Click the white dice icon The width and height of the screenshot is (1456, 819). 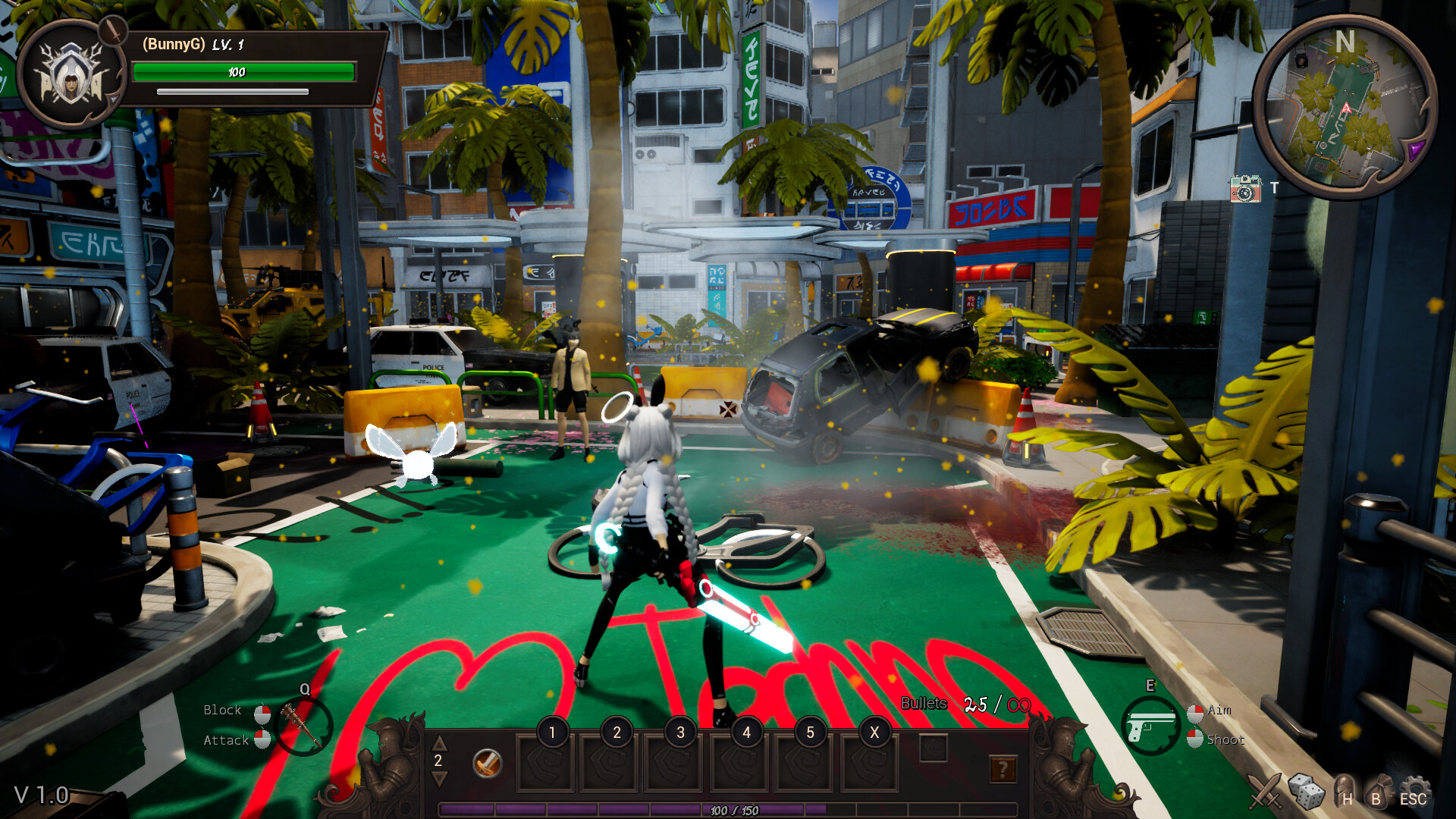1306,791
